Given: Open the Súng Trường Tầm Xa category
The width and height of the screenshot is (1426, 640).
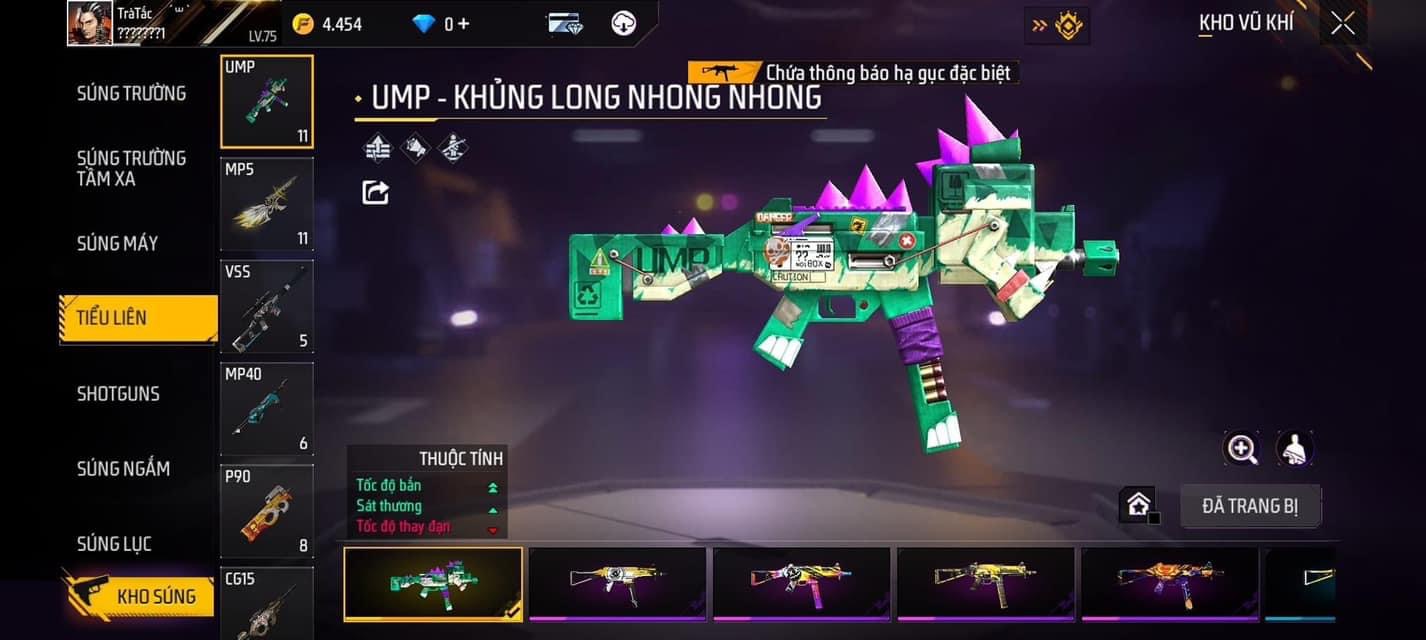Looking at the screenshot, I should point(131,168).
